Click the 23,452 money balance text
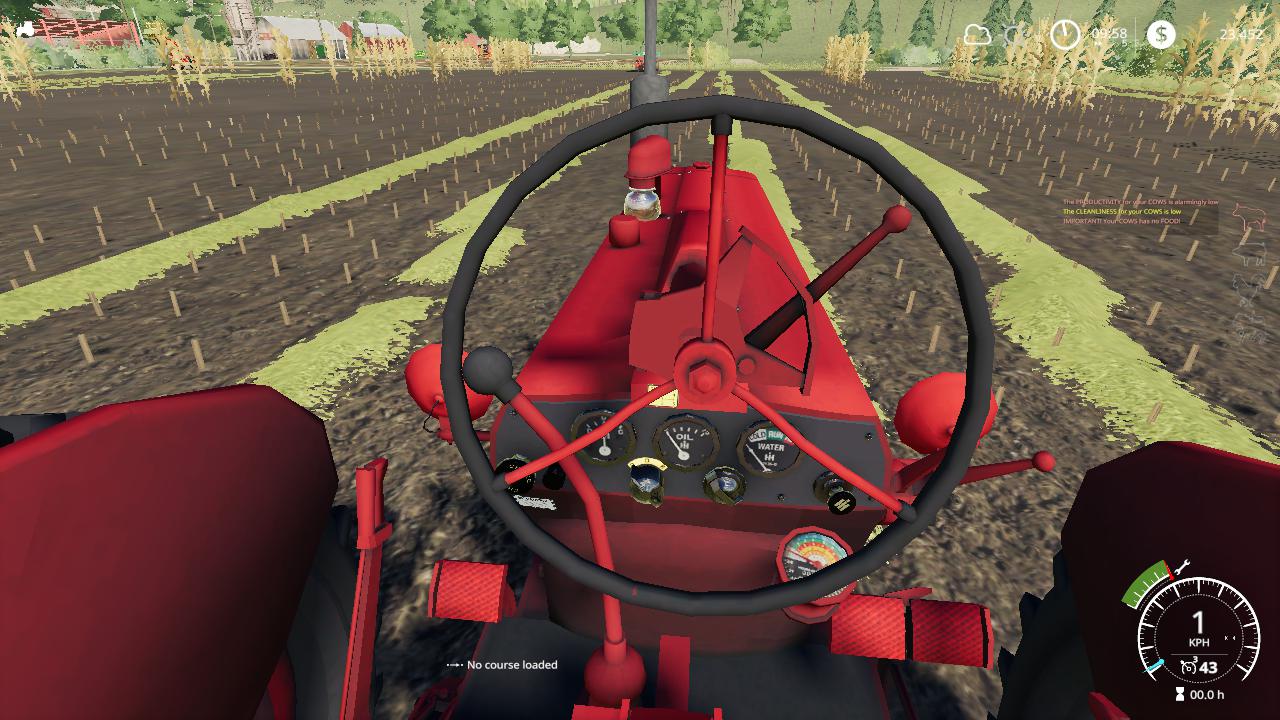The image size is (1280, 720). coord(1241,33)
